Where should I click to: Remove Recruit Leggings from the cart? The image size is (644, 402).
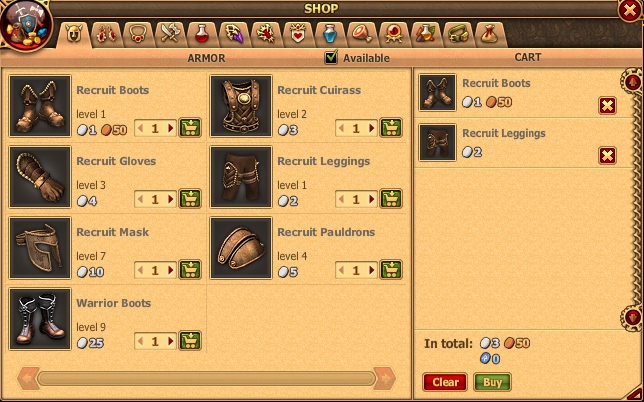607,154
